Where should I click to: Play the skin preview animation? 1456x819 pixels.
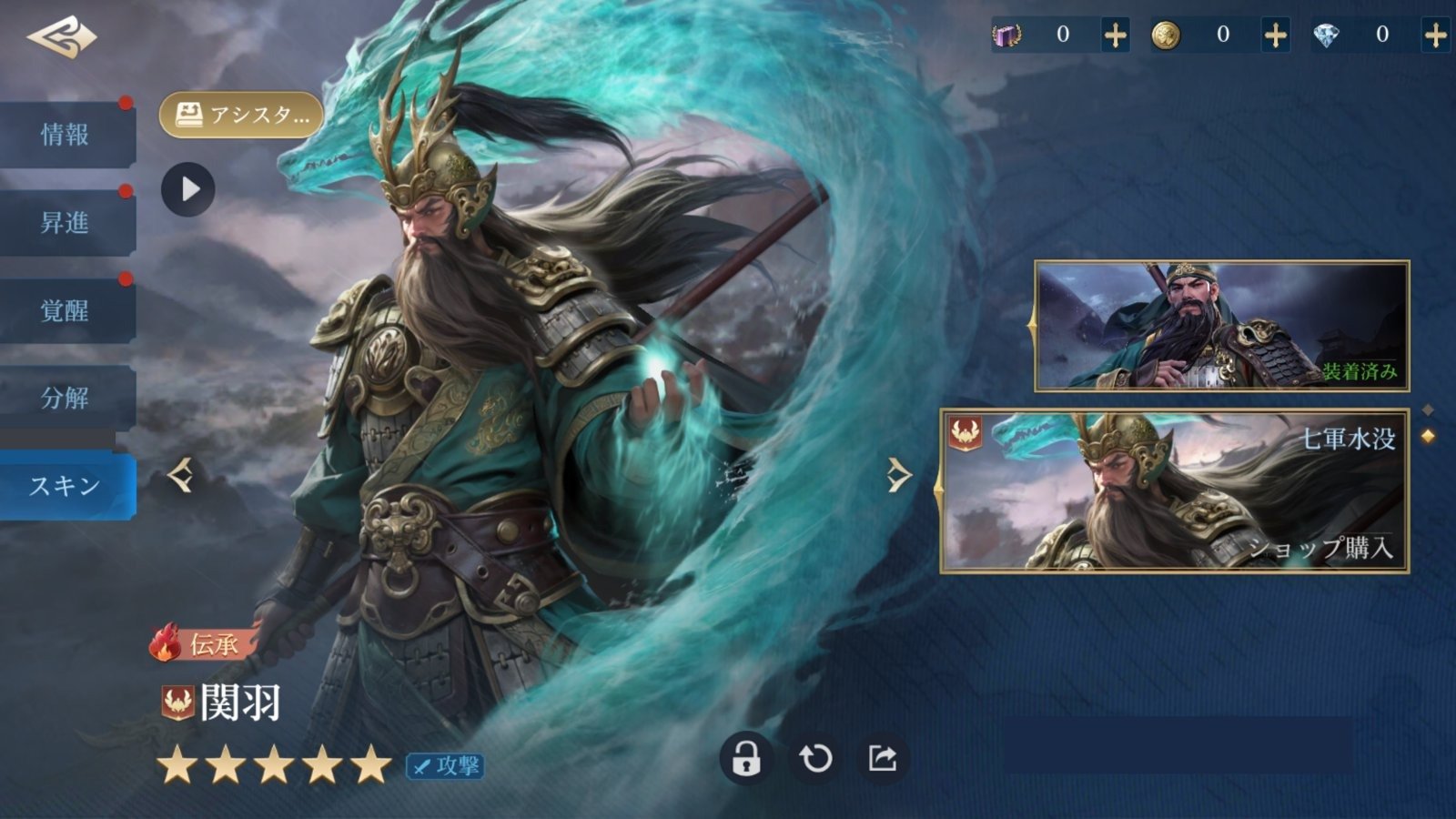[188, 189]
